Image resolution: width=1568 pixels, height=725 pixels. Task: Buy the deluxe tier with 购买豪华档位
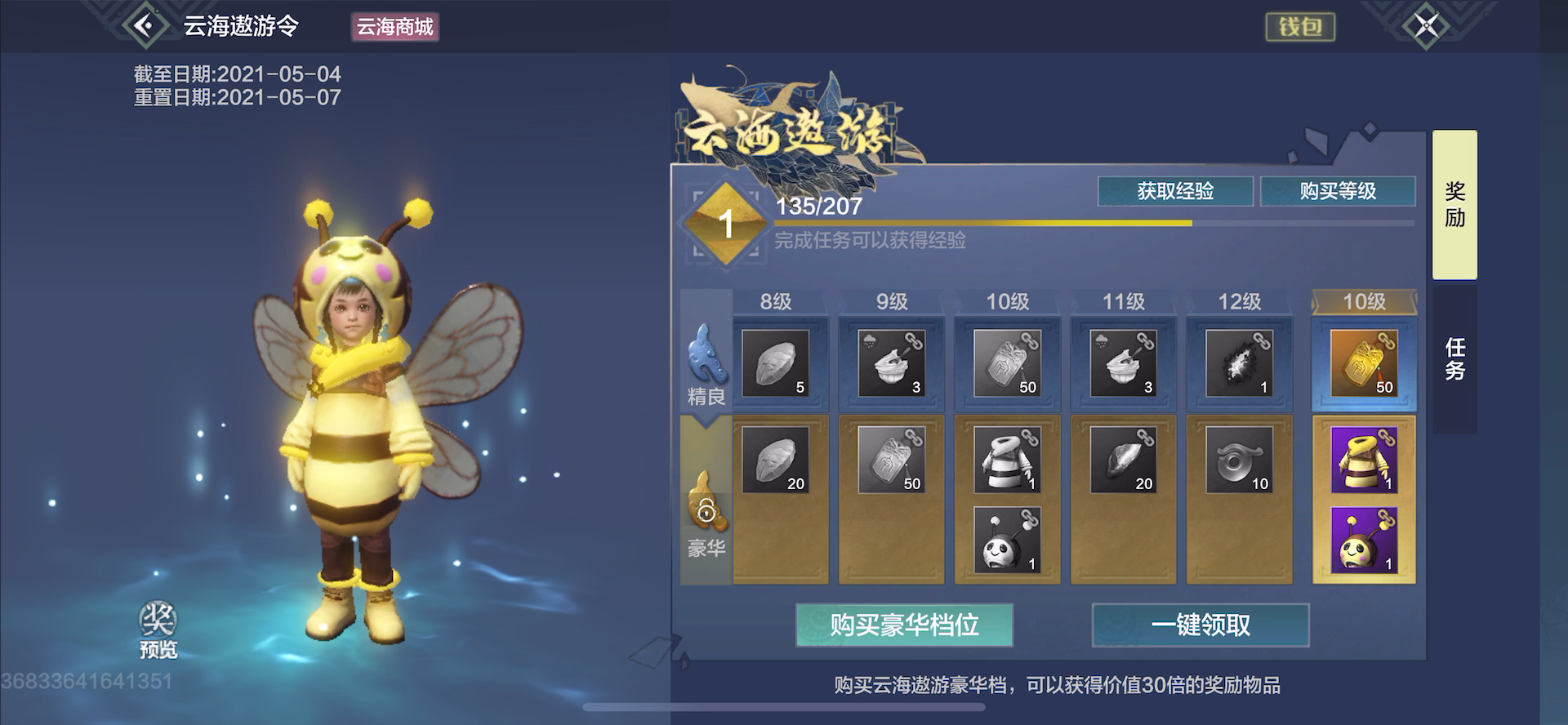[904, 625]
